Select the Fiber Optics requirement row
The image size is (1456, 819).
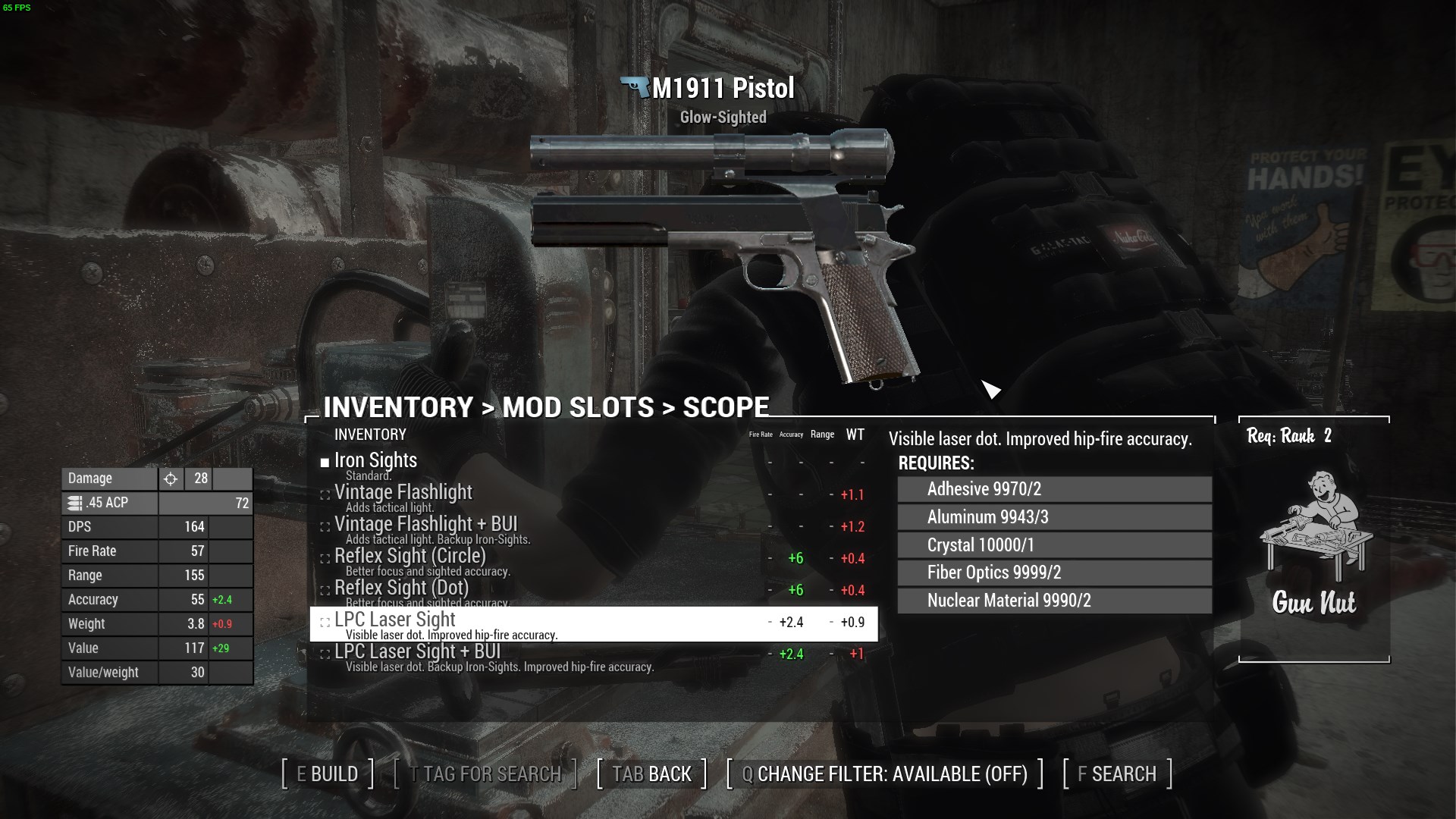point(1054,573)
